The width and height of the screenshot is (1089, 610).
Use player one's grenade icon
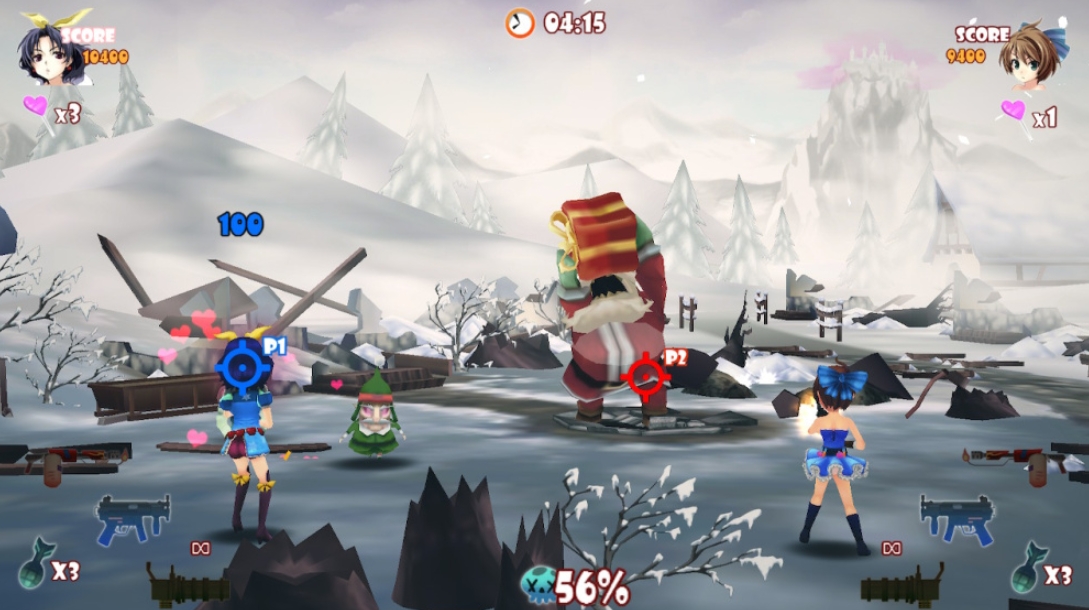(x=32, y=570)
